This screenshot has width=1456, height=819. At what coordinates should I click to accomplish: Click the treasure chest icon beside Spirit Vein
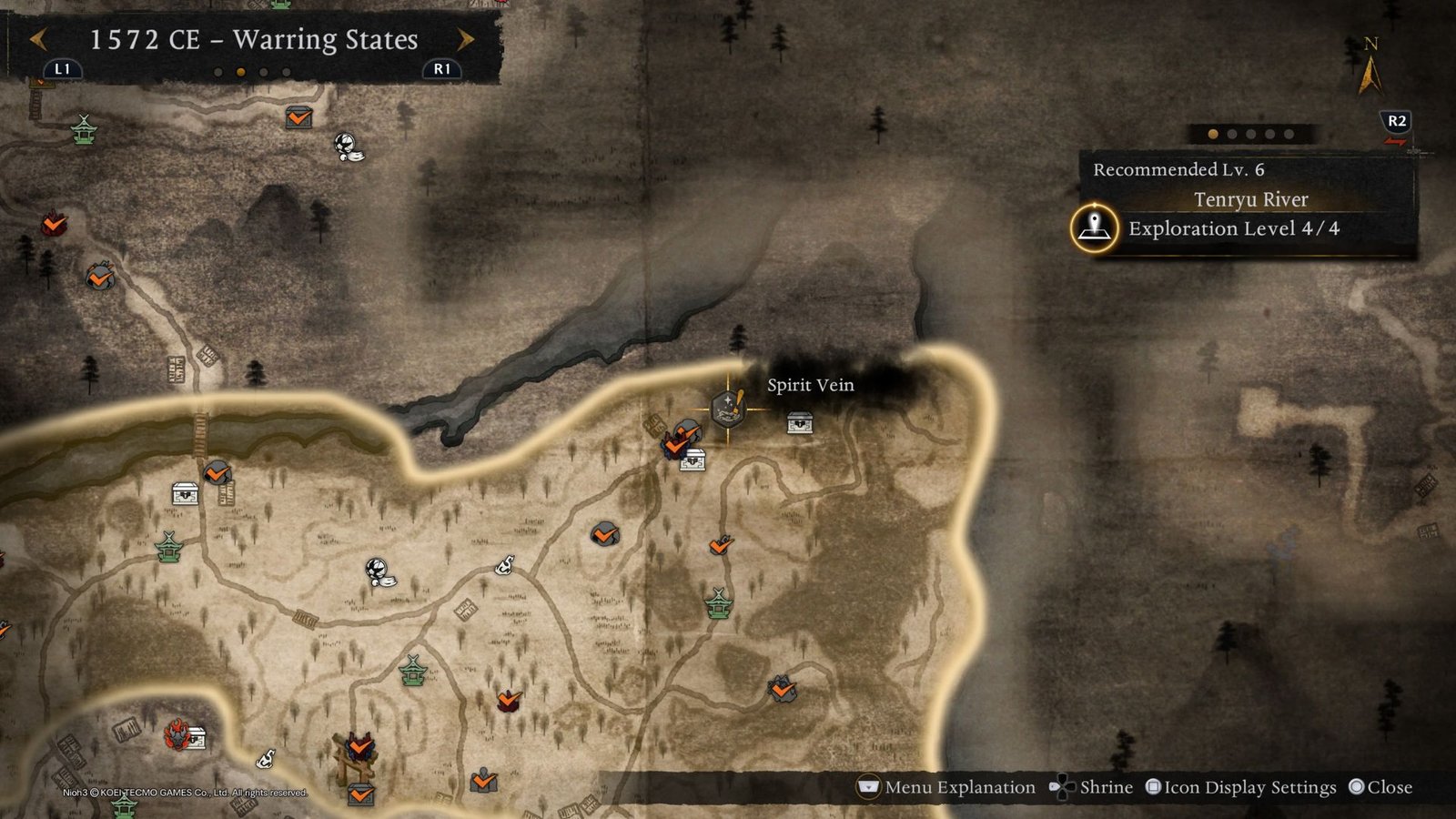(x=798, y=422)
